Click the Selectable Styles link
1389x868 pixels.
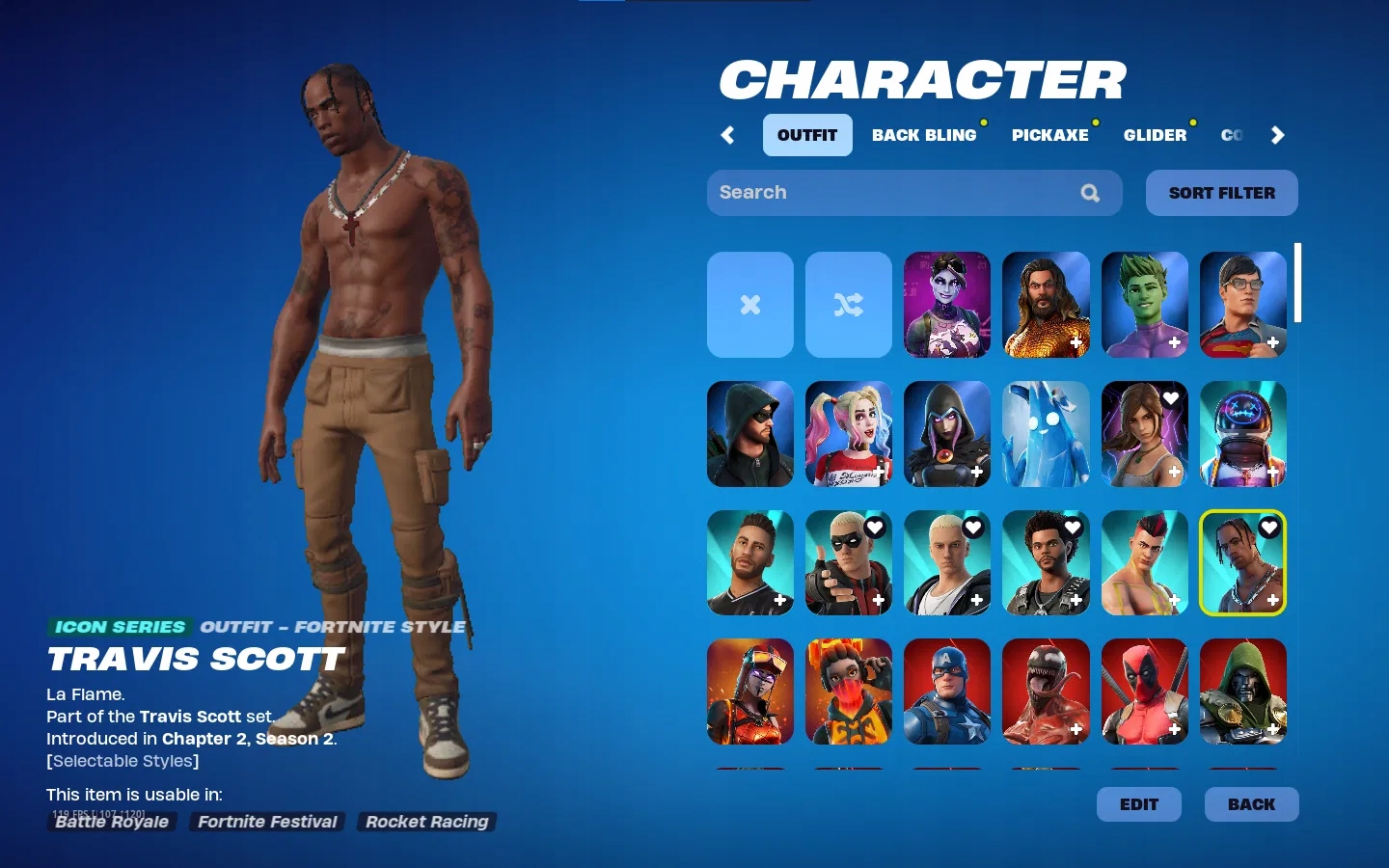click(x=122, y=761)
